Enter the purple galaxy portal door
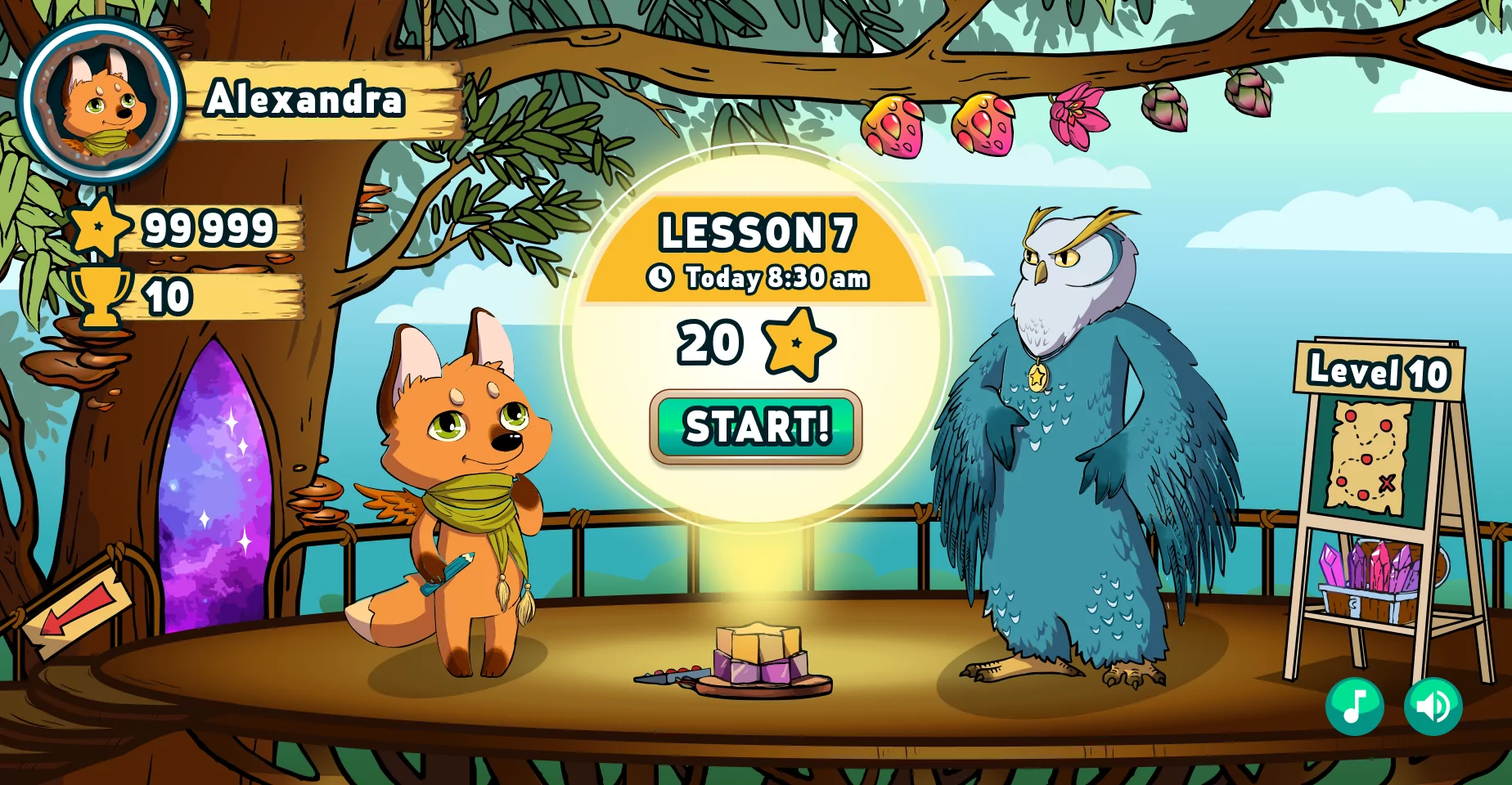The image size is (1512, 785). 215,491
